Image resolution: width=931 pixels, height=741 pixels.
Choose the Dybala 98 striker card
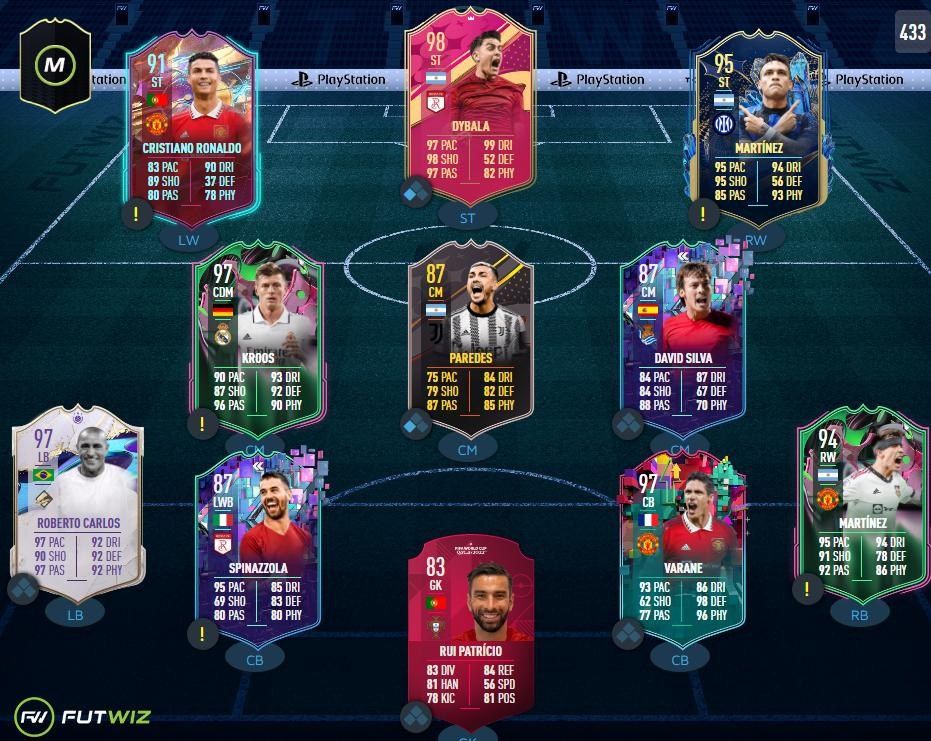coord(470,108)
